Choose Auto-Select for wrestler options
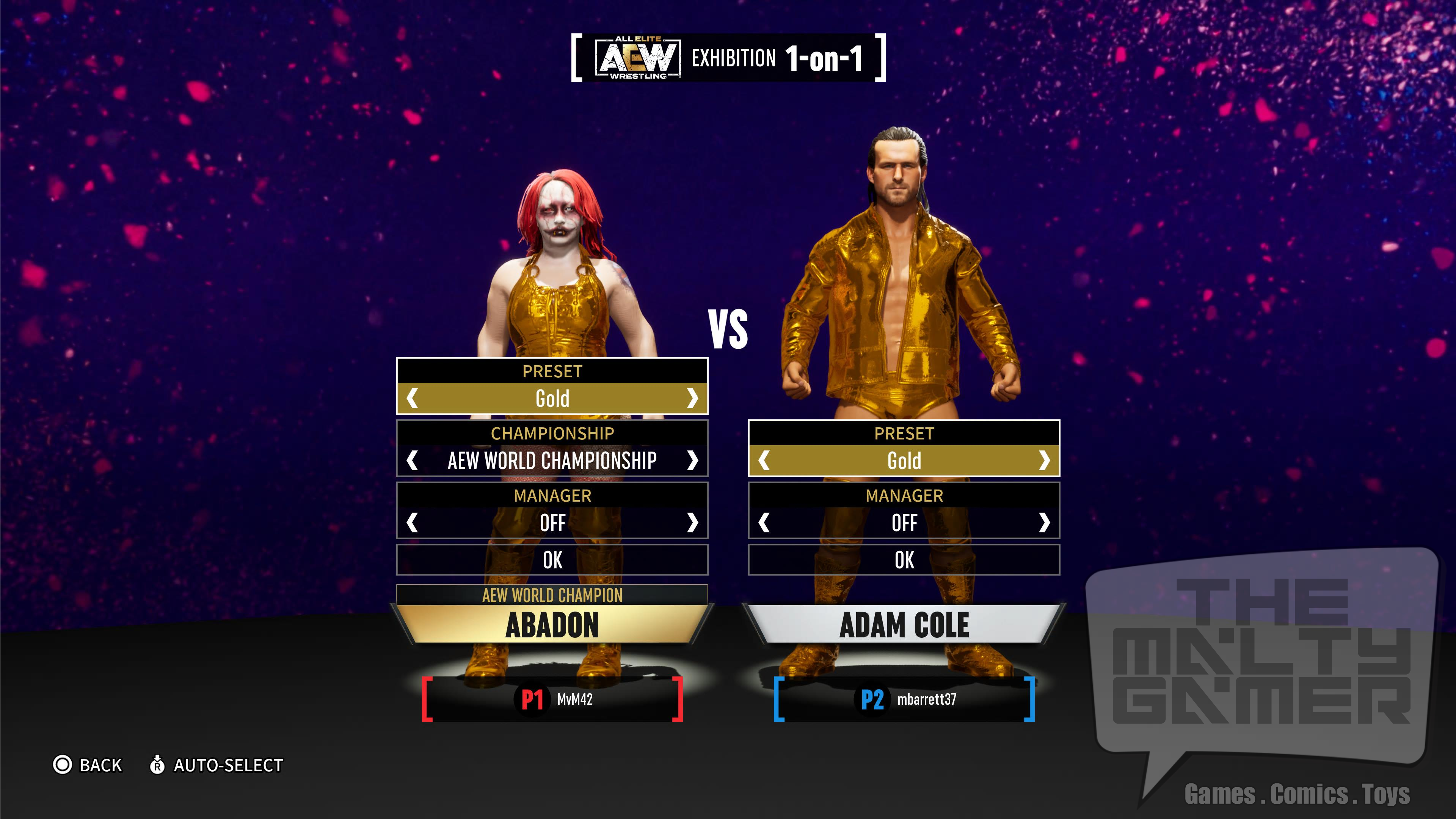The height and width of the screenshot is (819, 1456). pyautogui.click(x=217, y=765)
